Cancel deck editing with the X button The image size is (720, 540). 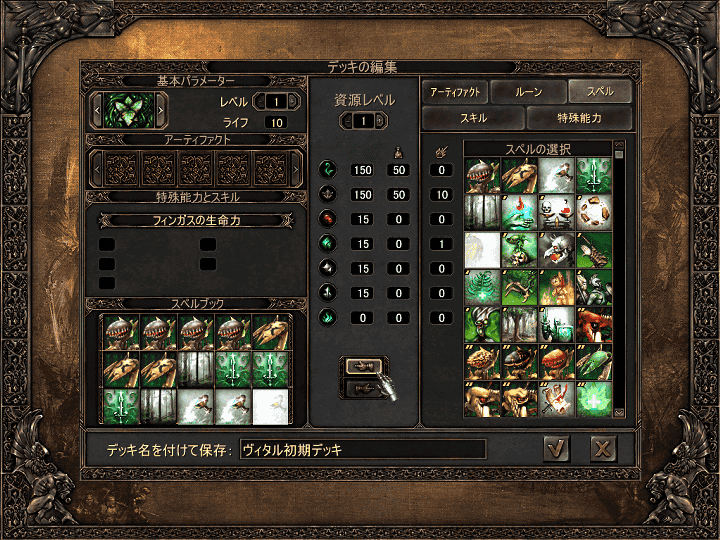602,449
